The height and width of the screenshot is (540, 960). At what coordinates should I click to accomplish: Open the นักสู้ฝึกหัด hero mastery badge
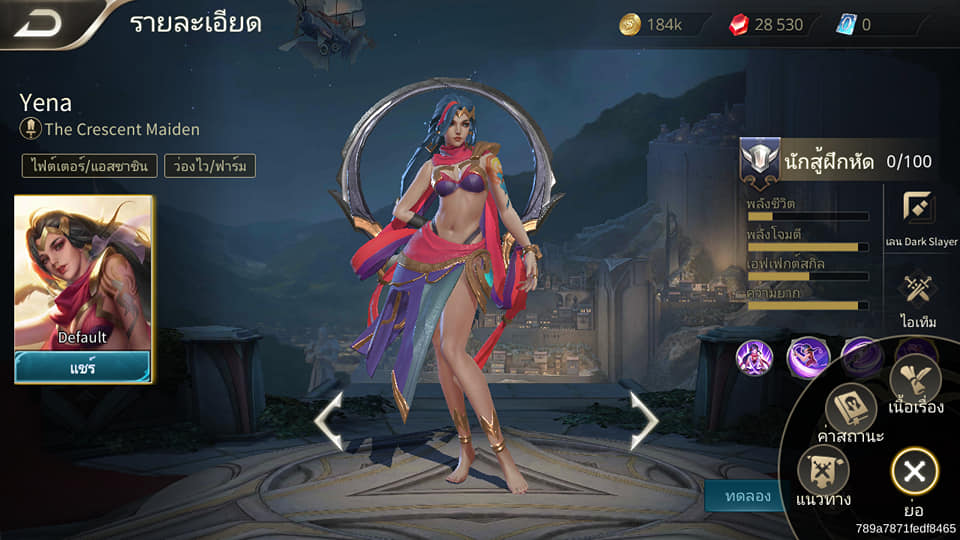click(x=760, y=161)
